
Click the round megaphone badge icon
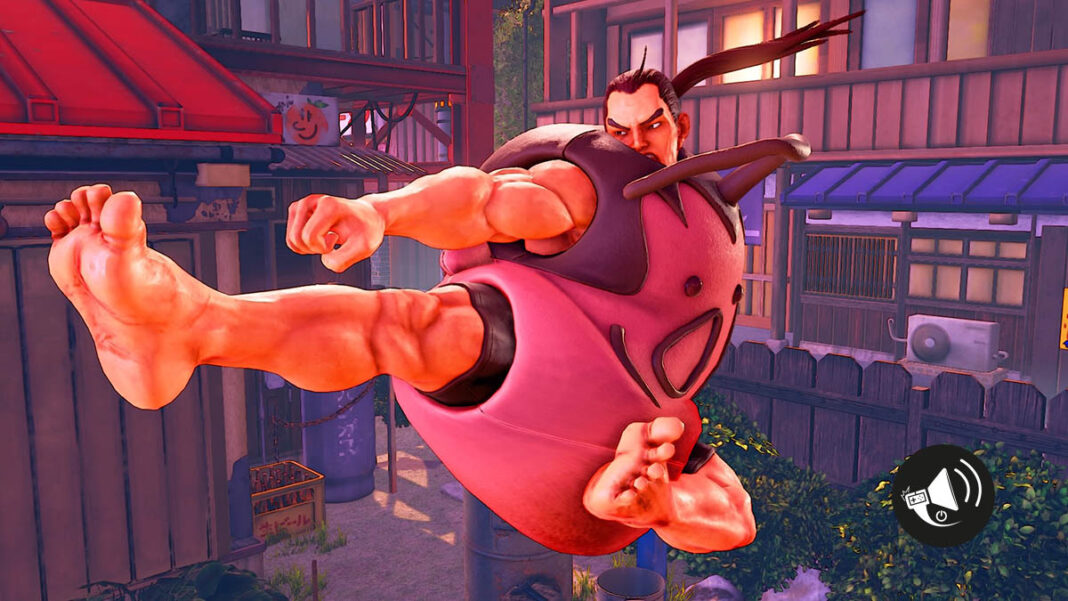pos(943,495)
